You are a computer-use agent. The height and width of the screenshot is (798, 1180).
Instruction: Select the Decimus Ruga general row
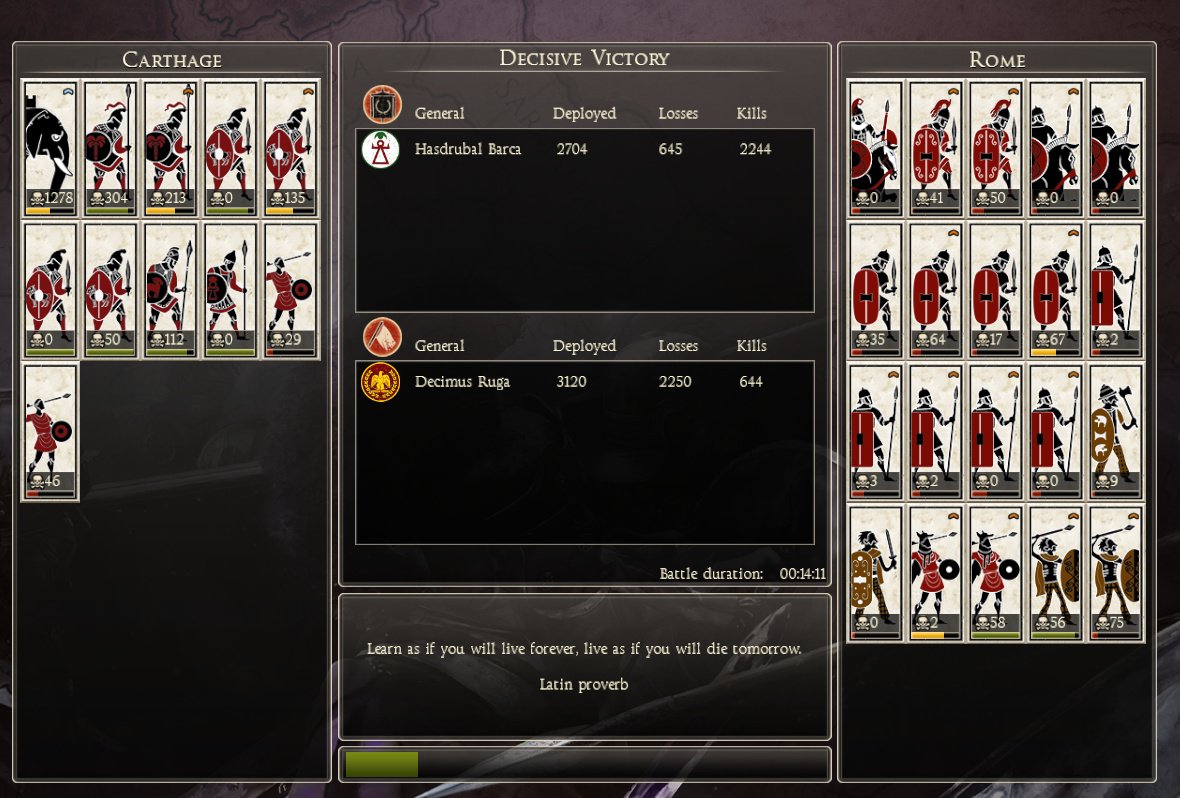pyautogui.click(x=585, y=382)
